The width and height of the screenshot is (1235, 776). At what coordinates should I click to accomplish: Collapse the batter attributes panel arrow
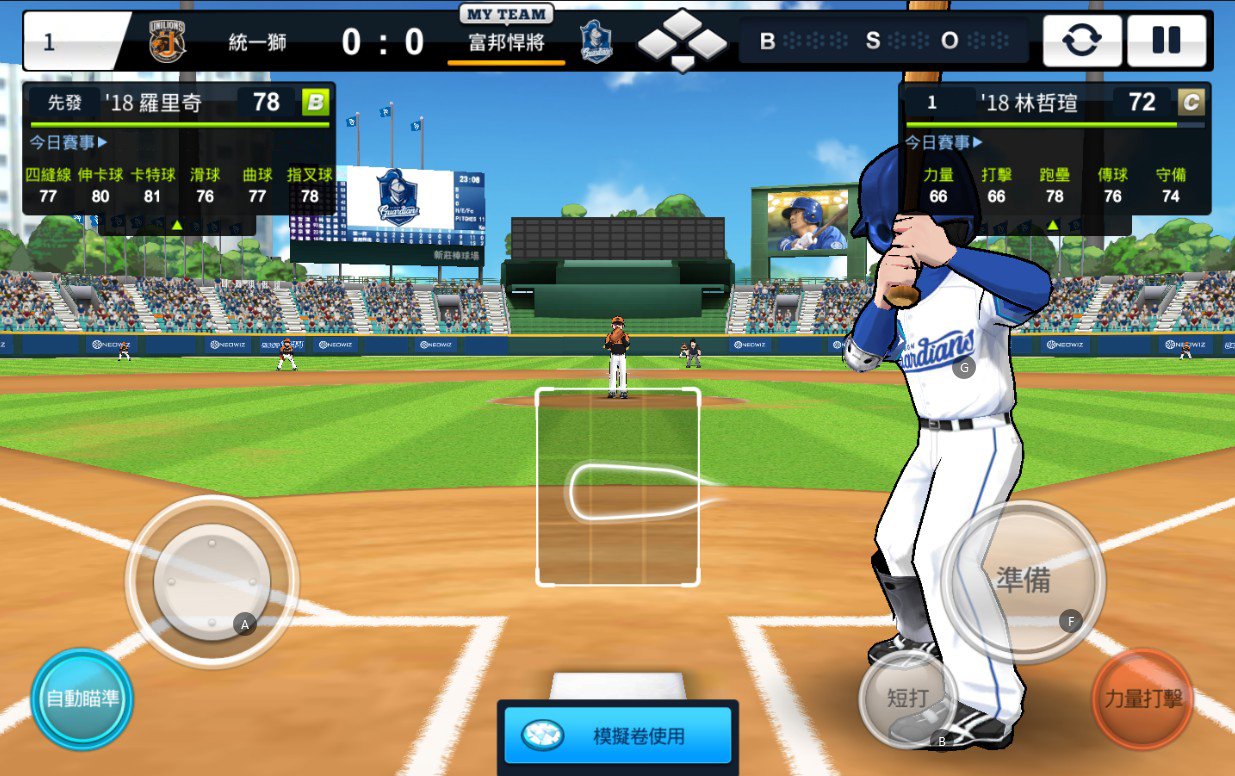(x=1052, y=225)
